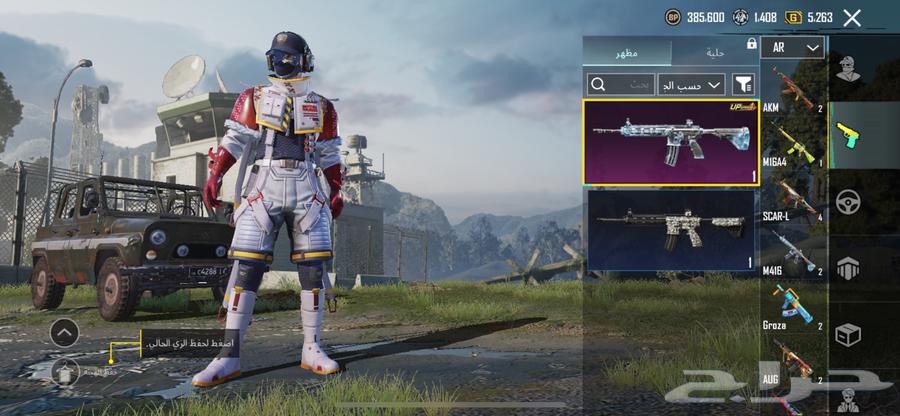Viewport: 900px width, 416px height.
Task: Open the skin filter funnel button
Action: 743,84
